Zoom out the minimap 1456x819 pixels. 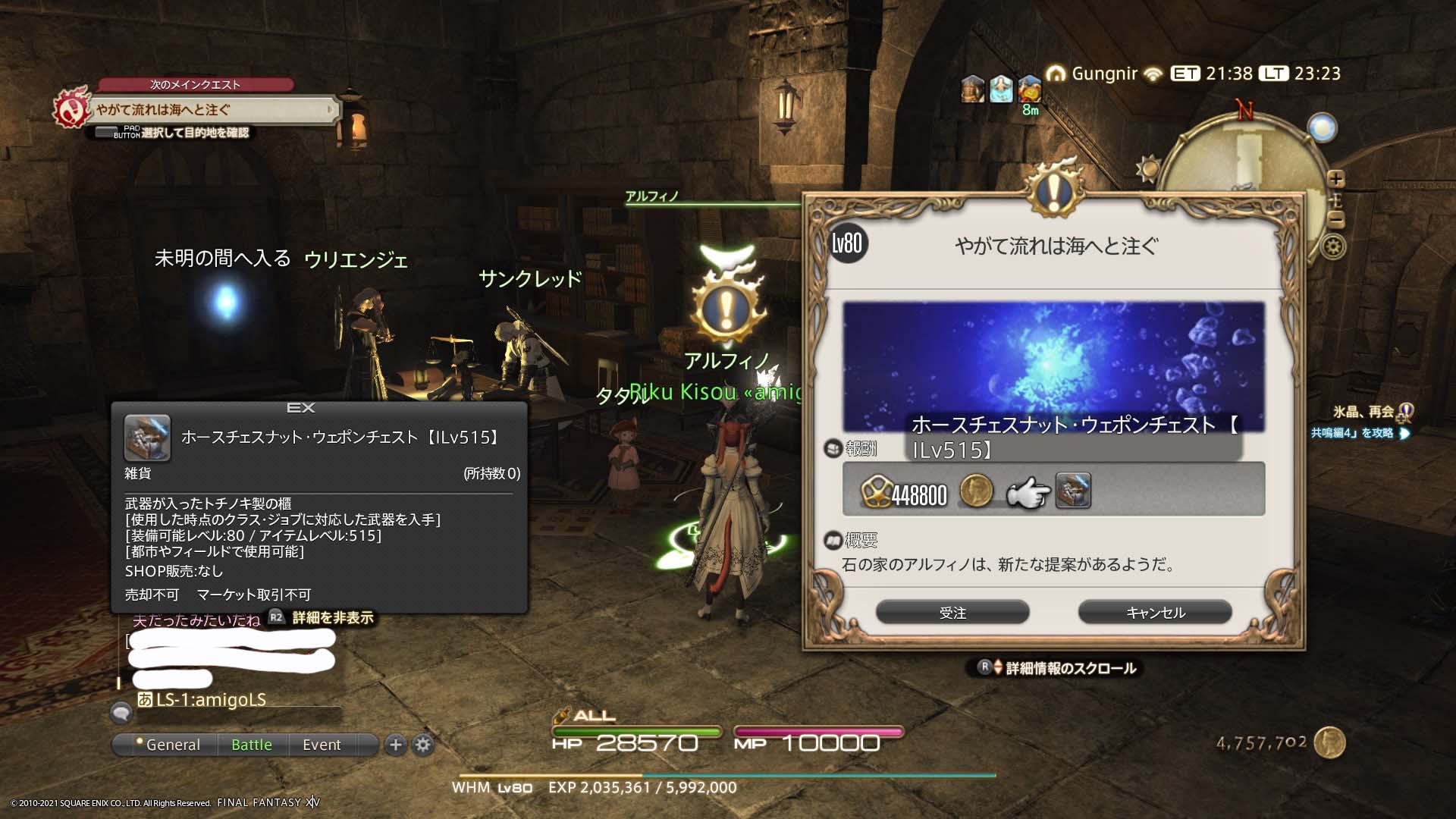coord(1336,220)
